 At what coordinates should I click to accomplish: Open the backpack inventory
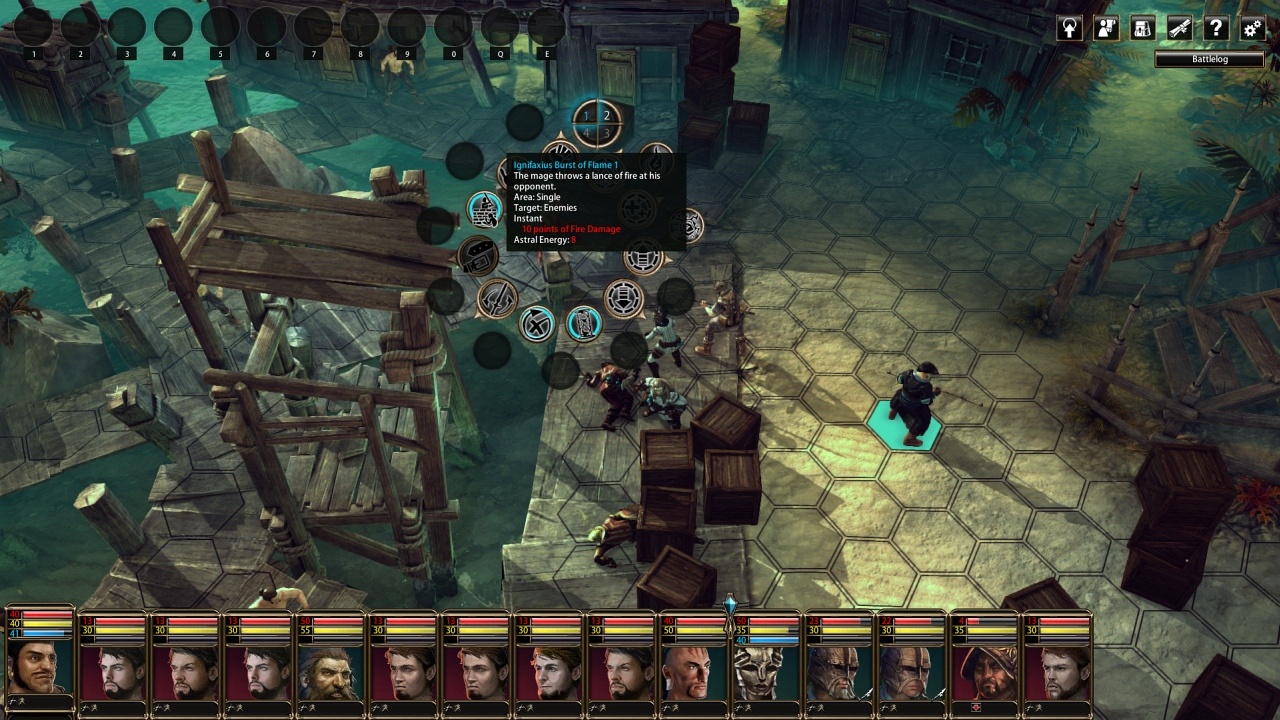tap(1143, 28)
